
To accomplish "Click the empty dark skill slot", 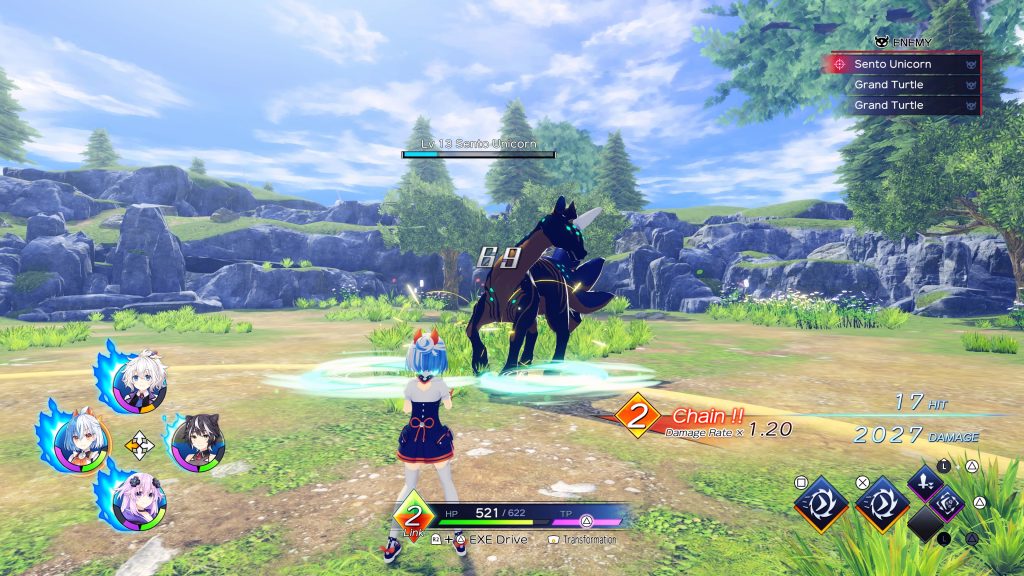I will [925, 523].
